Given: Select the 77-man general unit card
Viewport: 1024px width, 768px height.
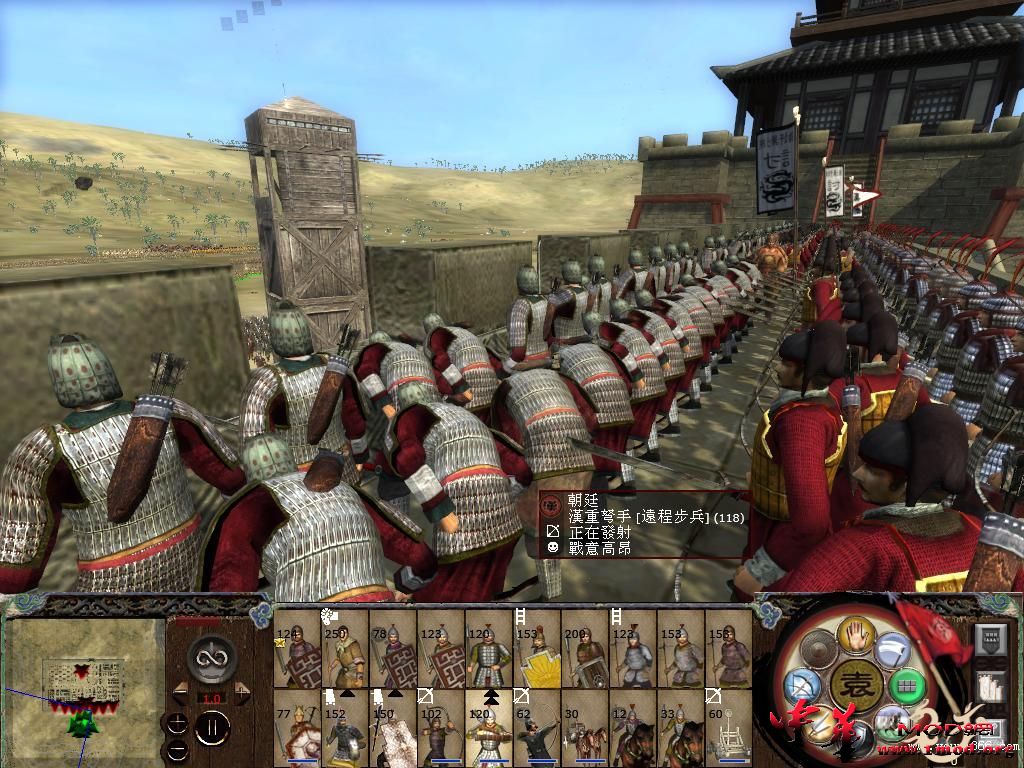Looking at the screenshot, I should point(297,727).
